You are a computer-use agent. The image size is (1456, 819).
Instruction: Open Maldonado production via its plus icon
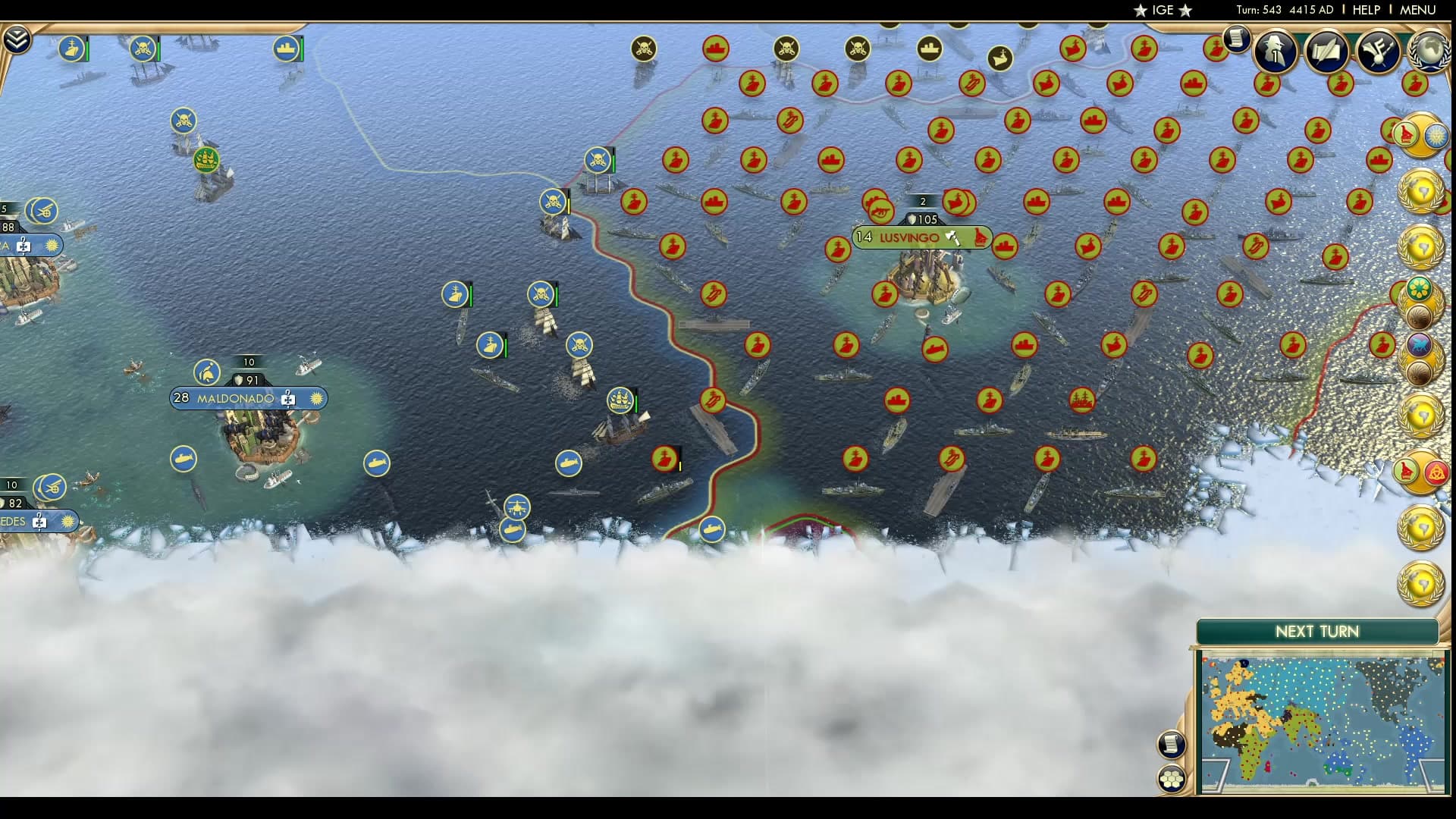[x=287, y=398]
